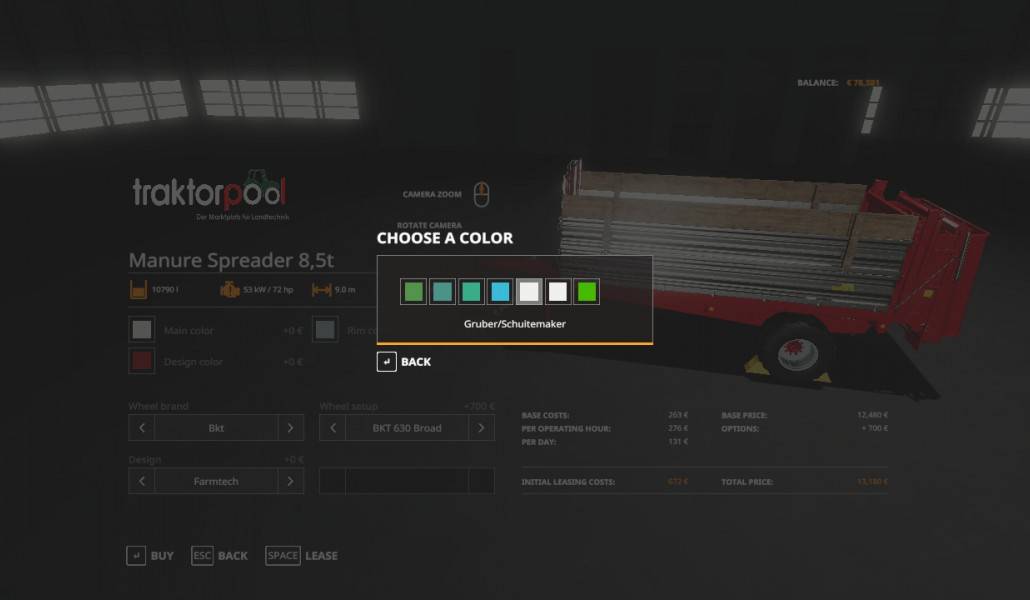Choose the sky blue color swatch
Viewport: 1030px width, 600px height.
tap(500, 291)
